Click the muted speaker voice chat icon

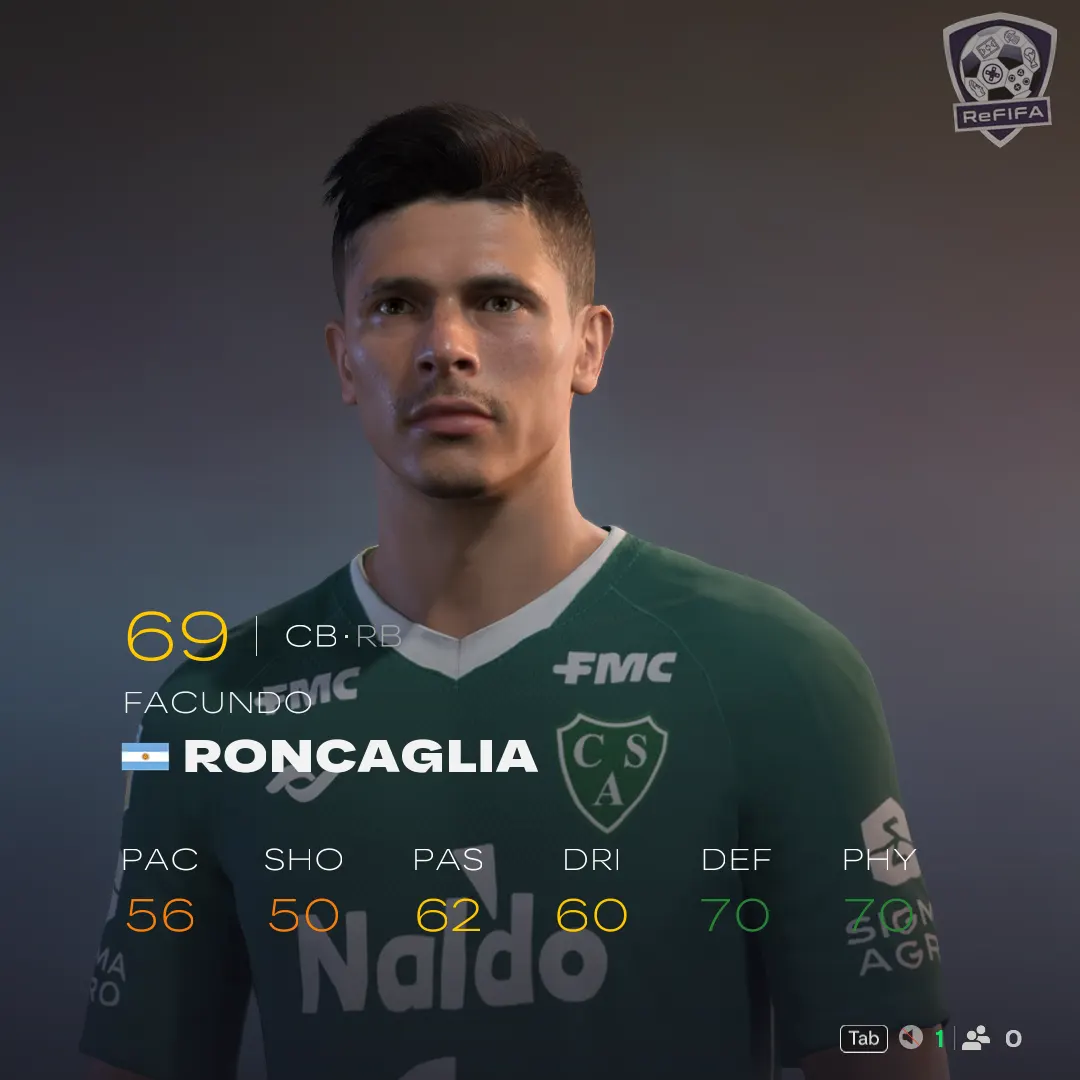click(909, 1038)
